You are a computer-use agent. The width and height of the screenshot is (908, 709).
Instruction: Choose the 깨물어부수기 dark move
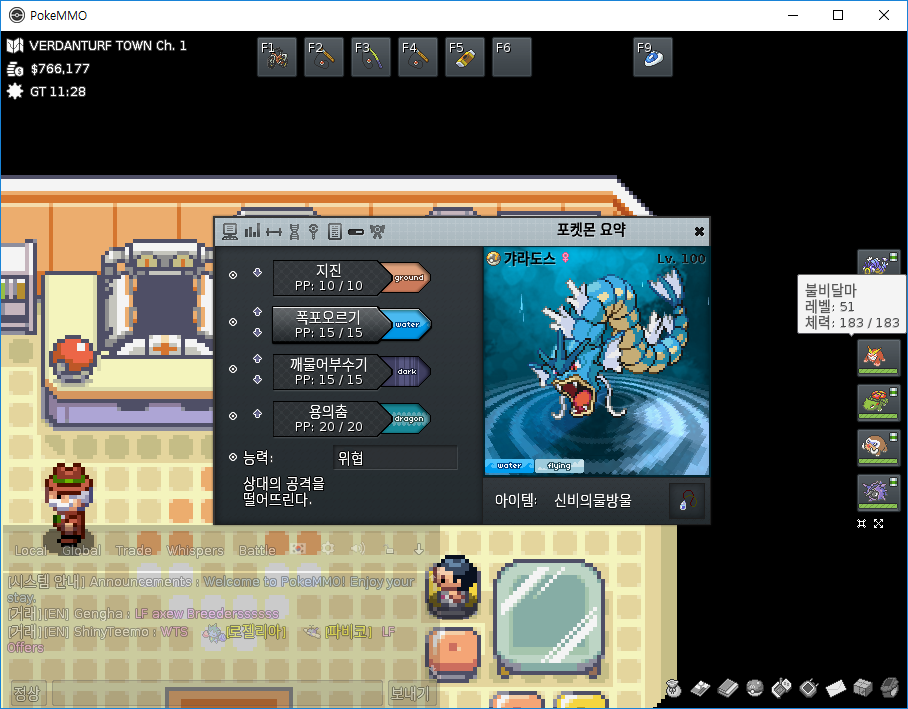328,371
